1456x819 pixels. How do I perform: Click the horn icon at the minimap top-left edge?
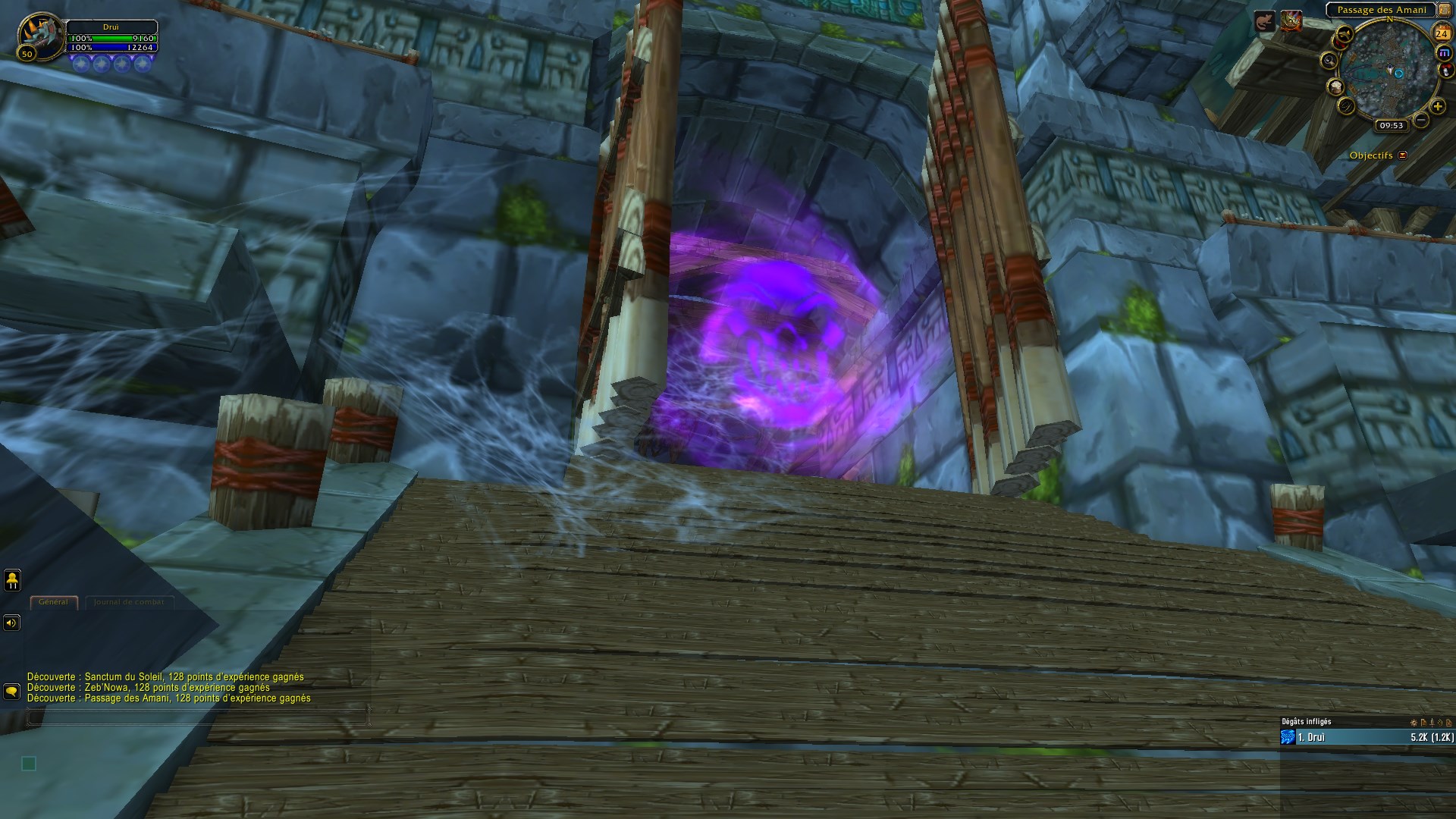[x=1345, y=33]
